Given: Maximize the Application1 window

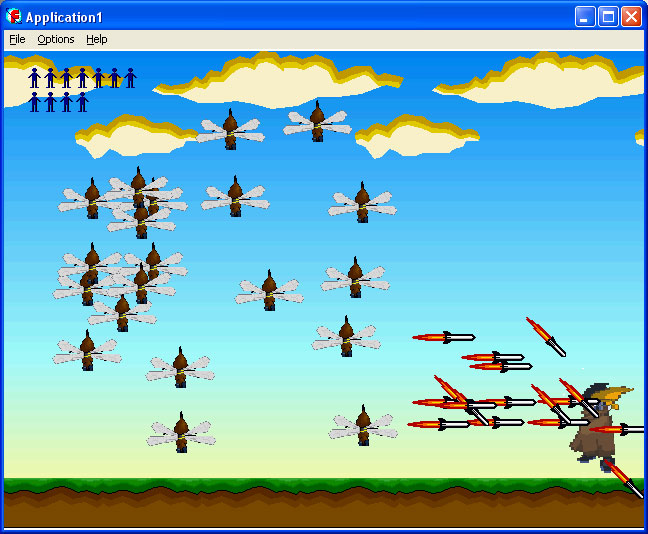Looking at the screenshot, I should tap(608, 17).
